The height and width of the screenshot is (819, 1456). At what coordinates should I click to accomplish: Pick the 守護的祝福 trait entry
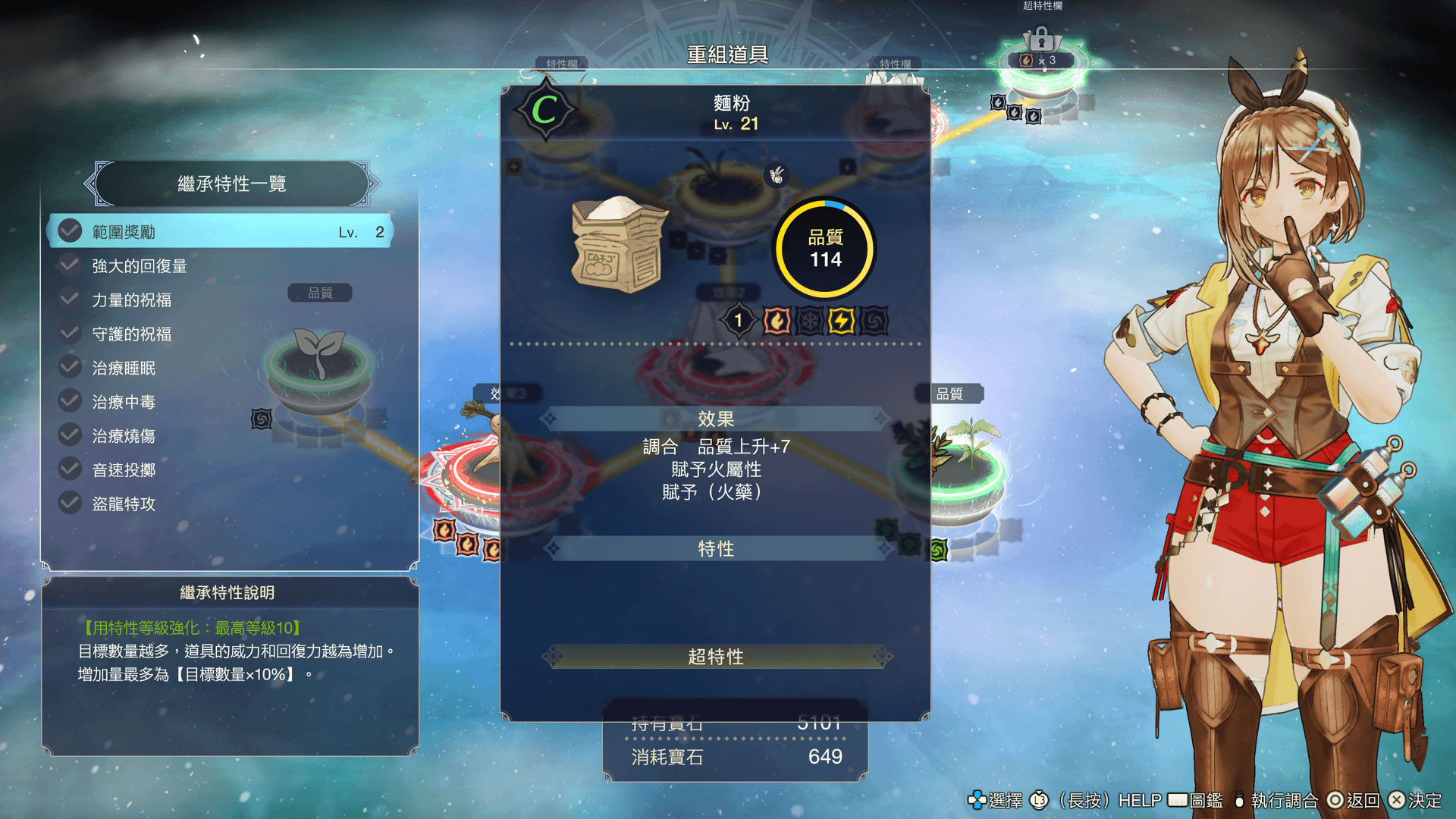220,334
